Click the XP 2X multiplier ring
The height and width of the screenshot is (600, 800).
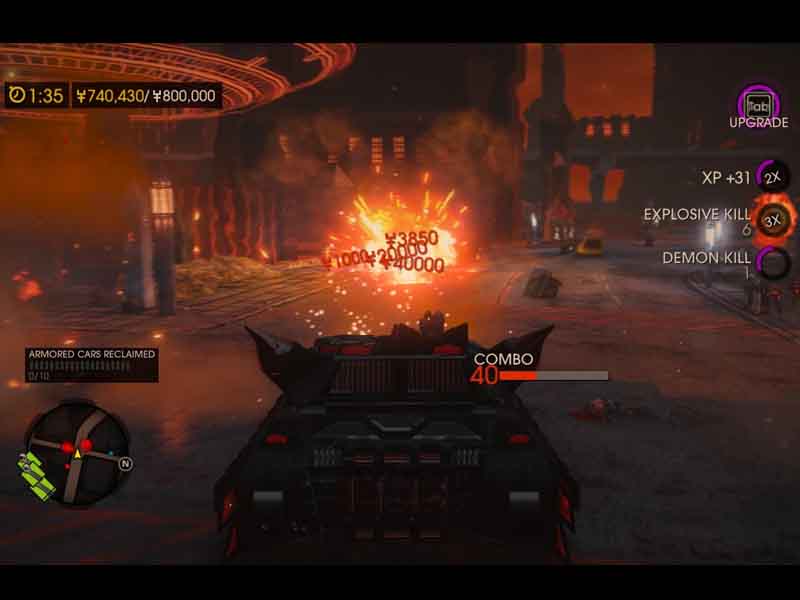[771, 177]
